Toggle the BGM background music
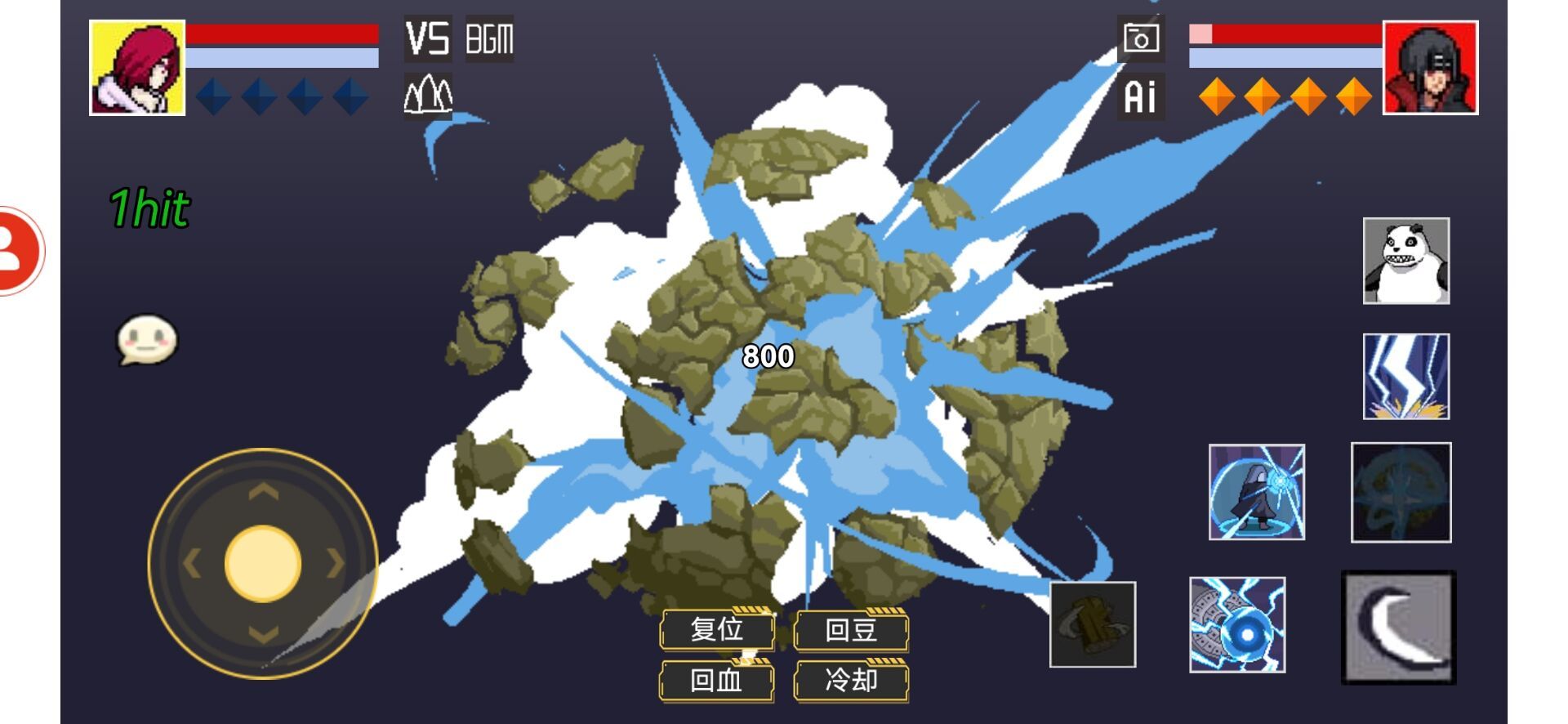The height and width of the screenshot is (724, 1568). click(x=488, y=39)
